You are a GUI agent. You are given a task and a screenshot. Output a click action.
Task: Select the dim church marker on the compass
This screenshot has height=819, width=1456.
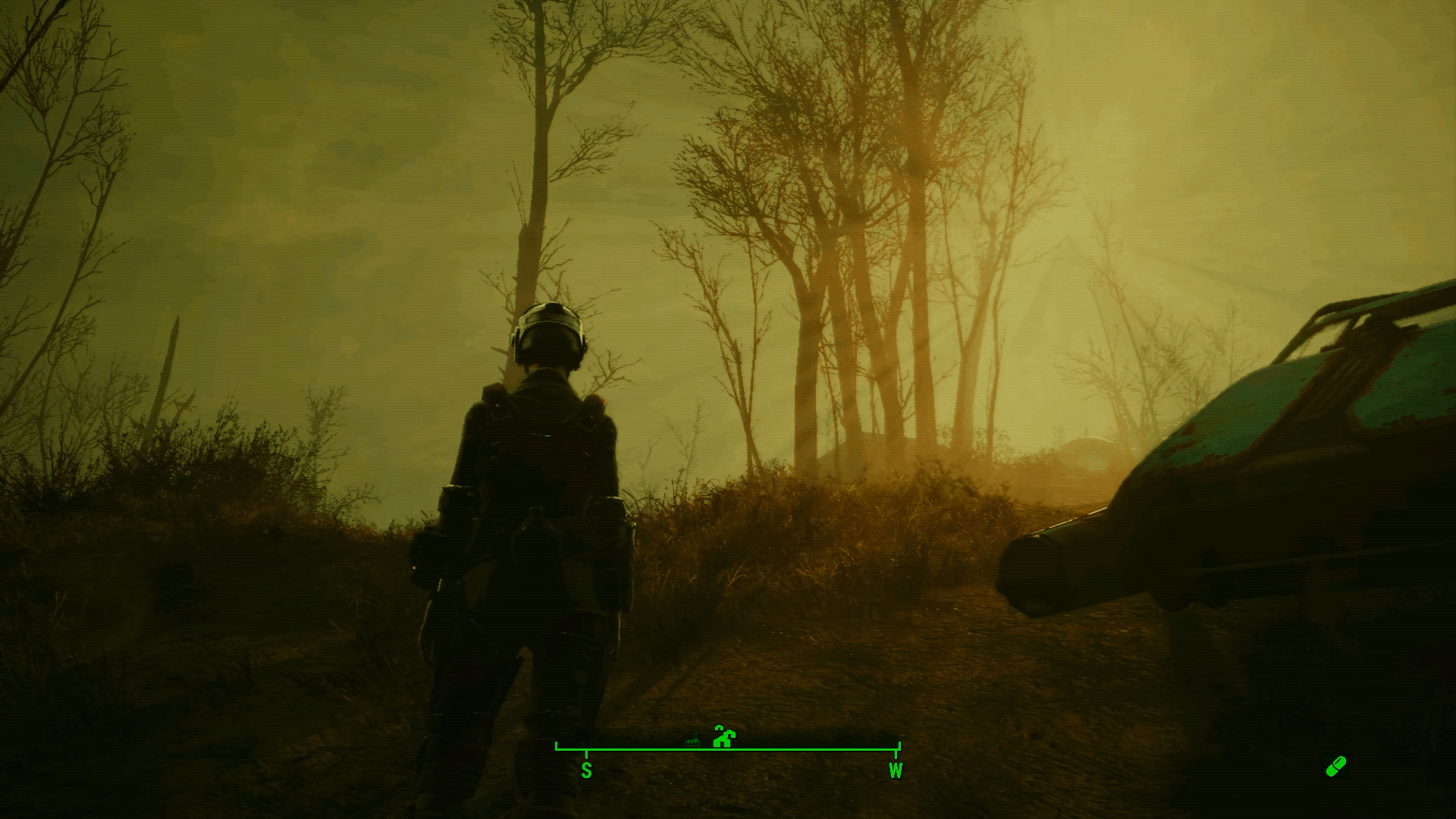692,739
